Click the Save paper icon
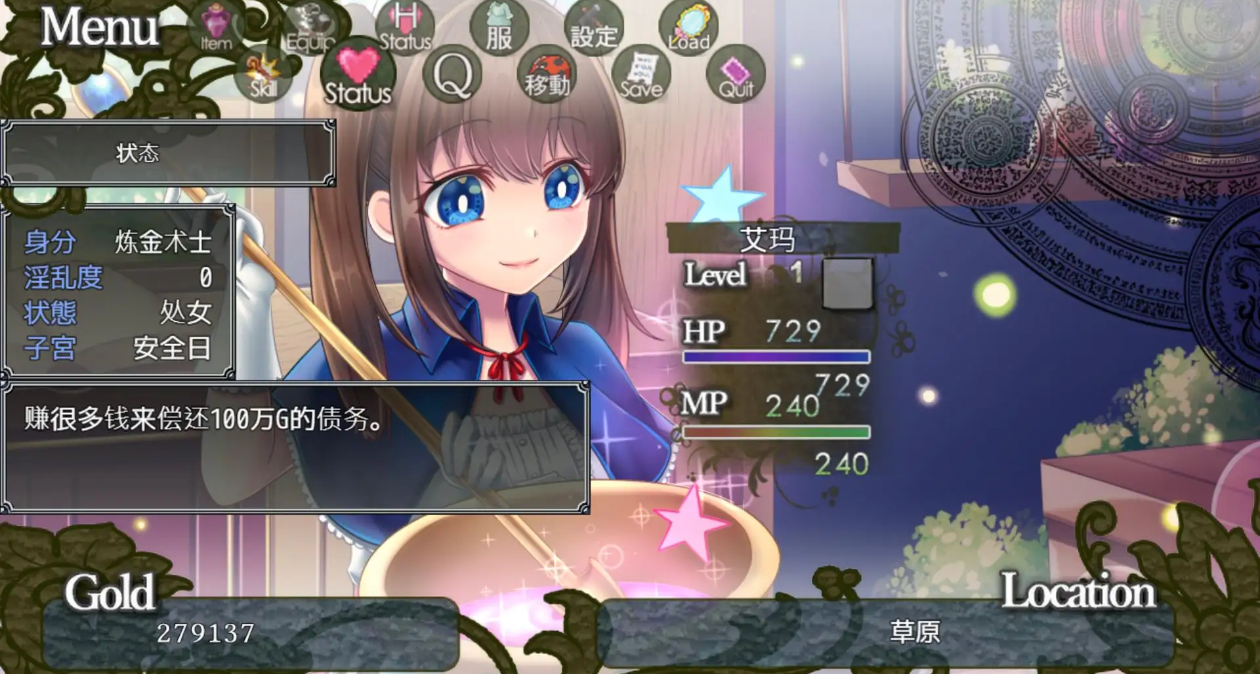This screenshot has height=674, width=1260. click(641, 74)
